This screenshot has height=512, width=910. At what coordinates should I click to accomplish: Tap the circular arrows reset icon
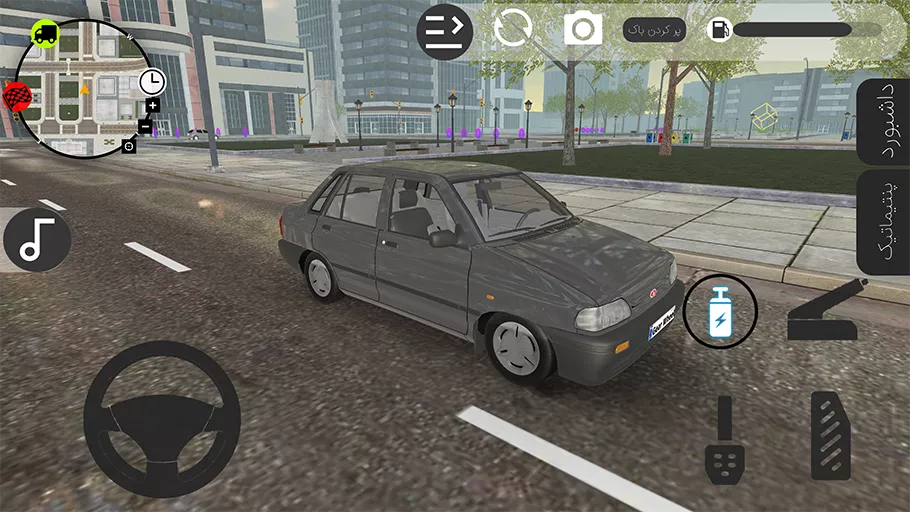[x=513, y=28]
